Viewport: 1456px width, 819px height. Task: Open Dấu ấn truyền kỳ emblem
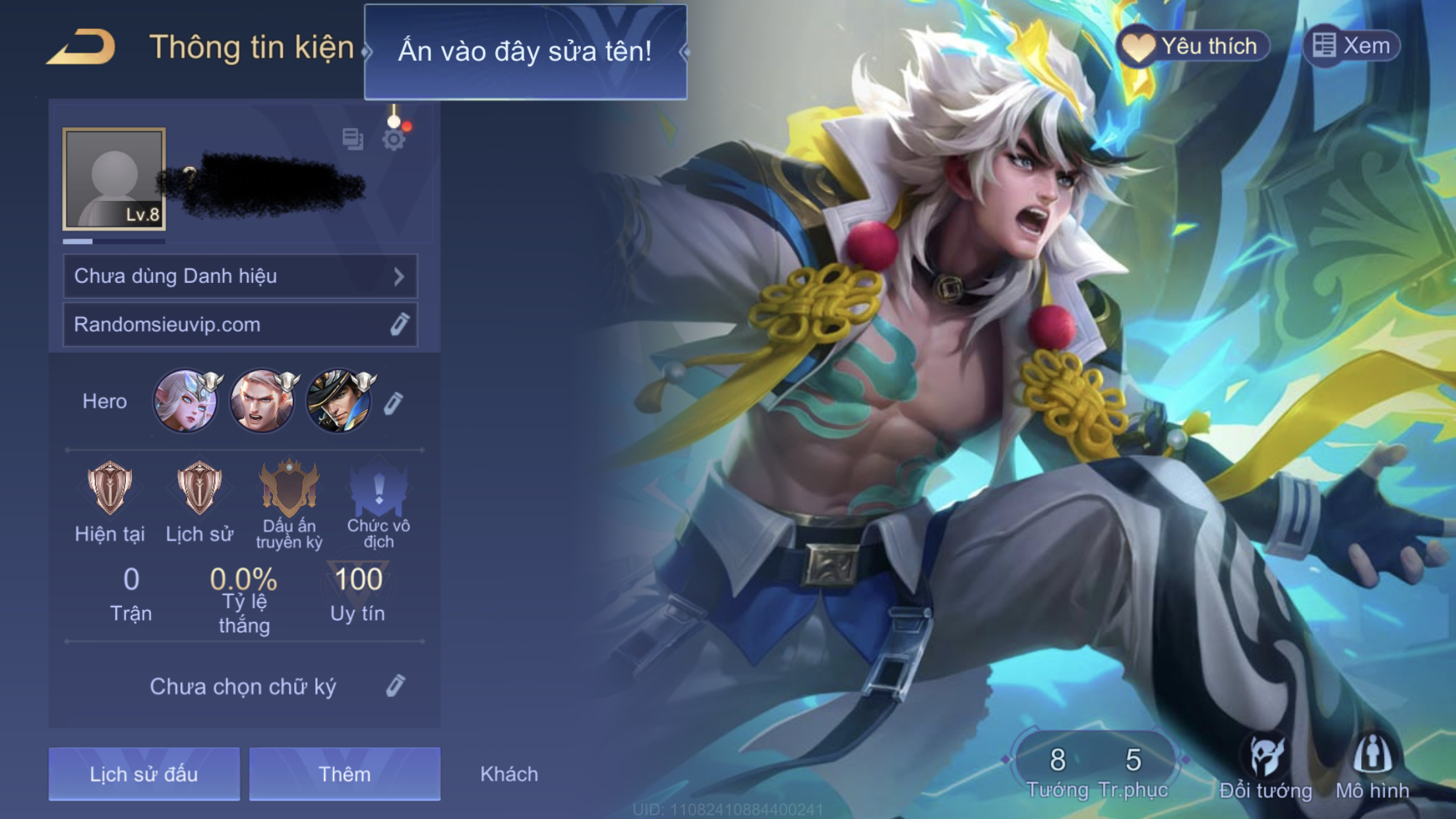tap(289, 489)
